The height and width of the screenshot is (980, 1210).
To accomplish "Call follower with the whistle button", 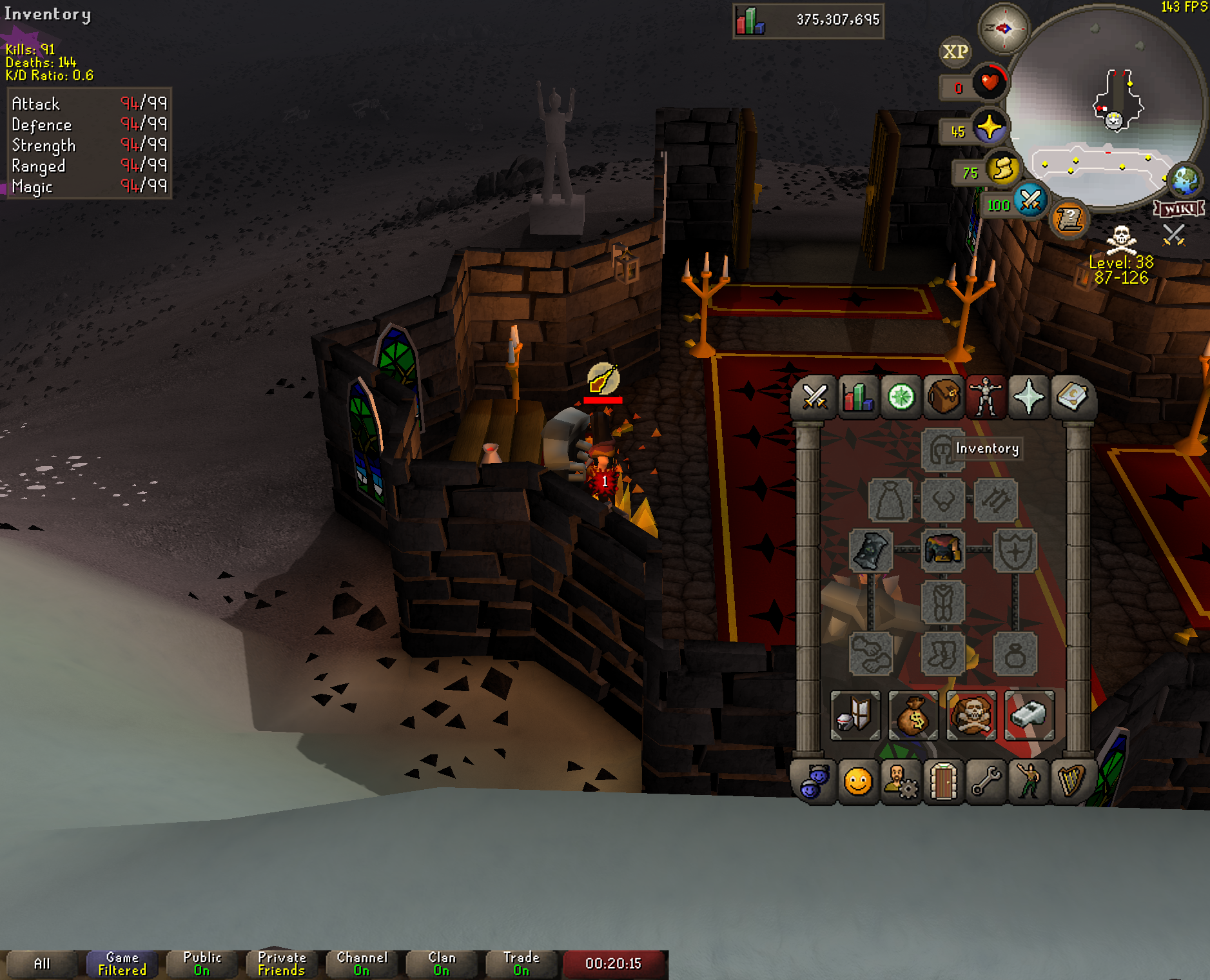I will [x=1029, y=715].
